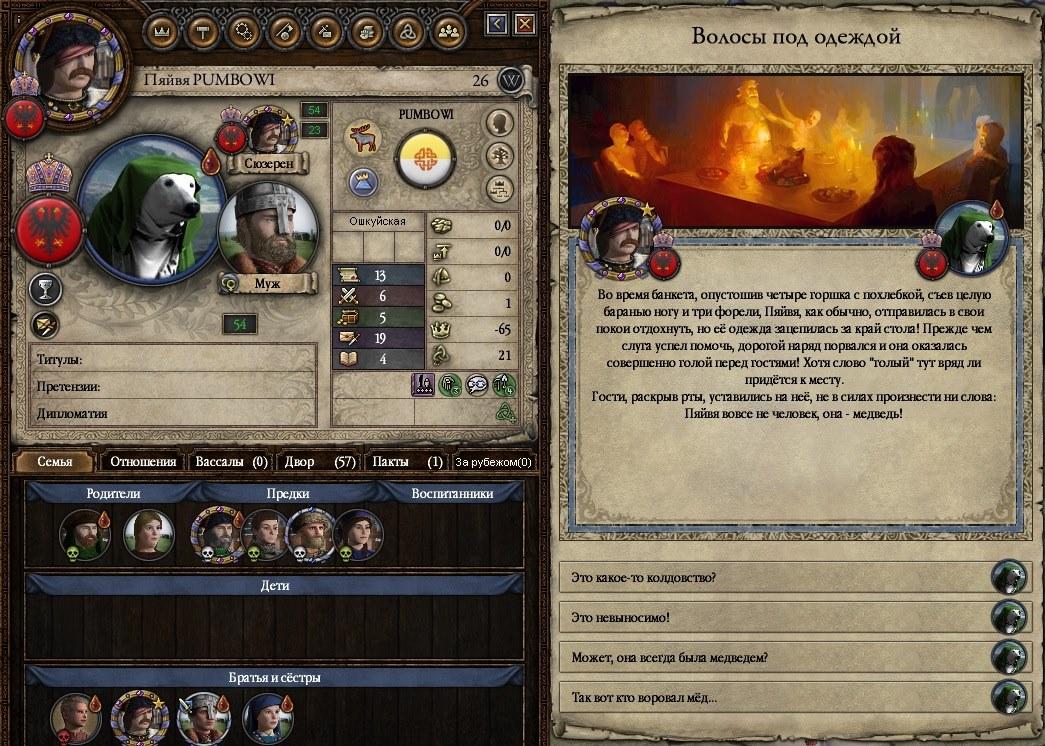Switch to the Пакты tab

point(405,462)
